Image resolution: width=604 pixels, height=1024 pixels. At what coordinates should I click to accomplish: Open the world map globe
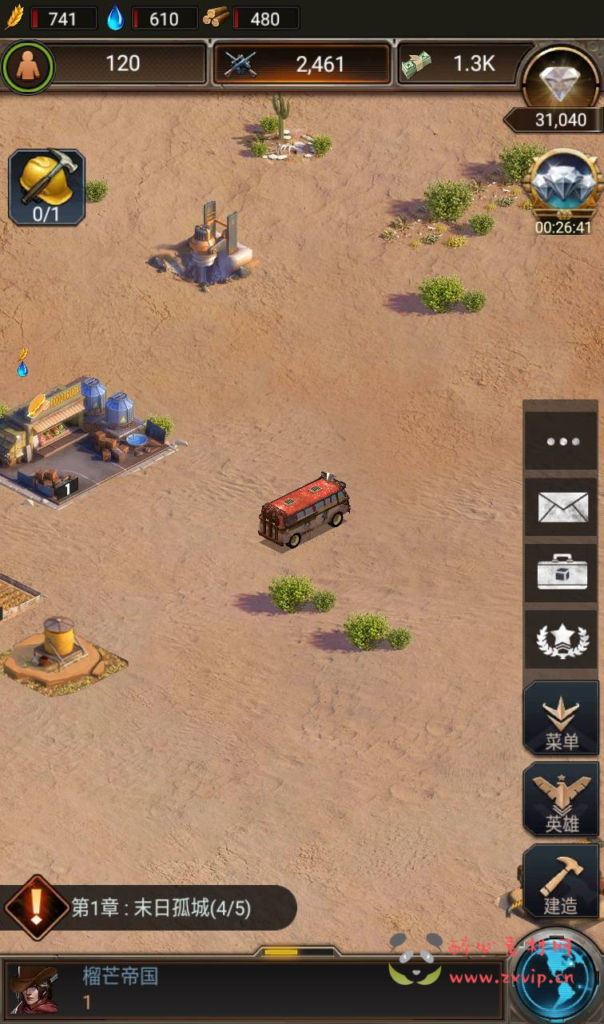[557, 978]
